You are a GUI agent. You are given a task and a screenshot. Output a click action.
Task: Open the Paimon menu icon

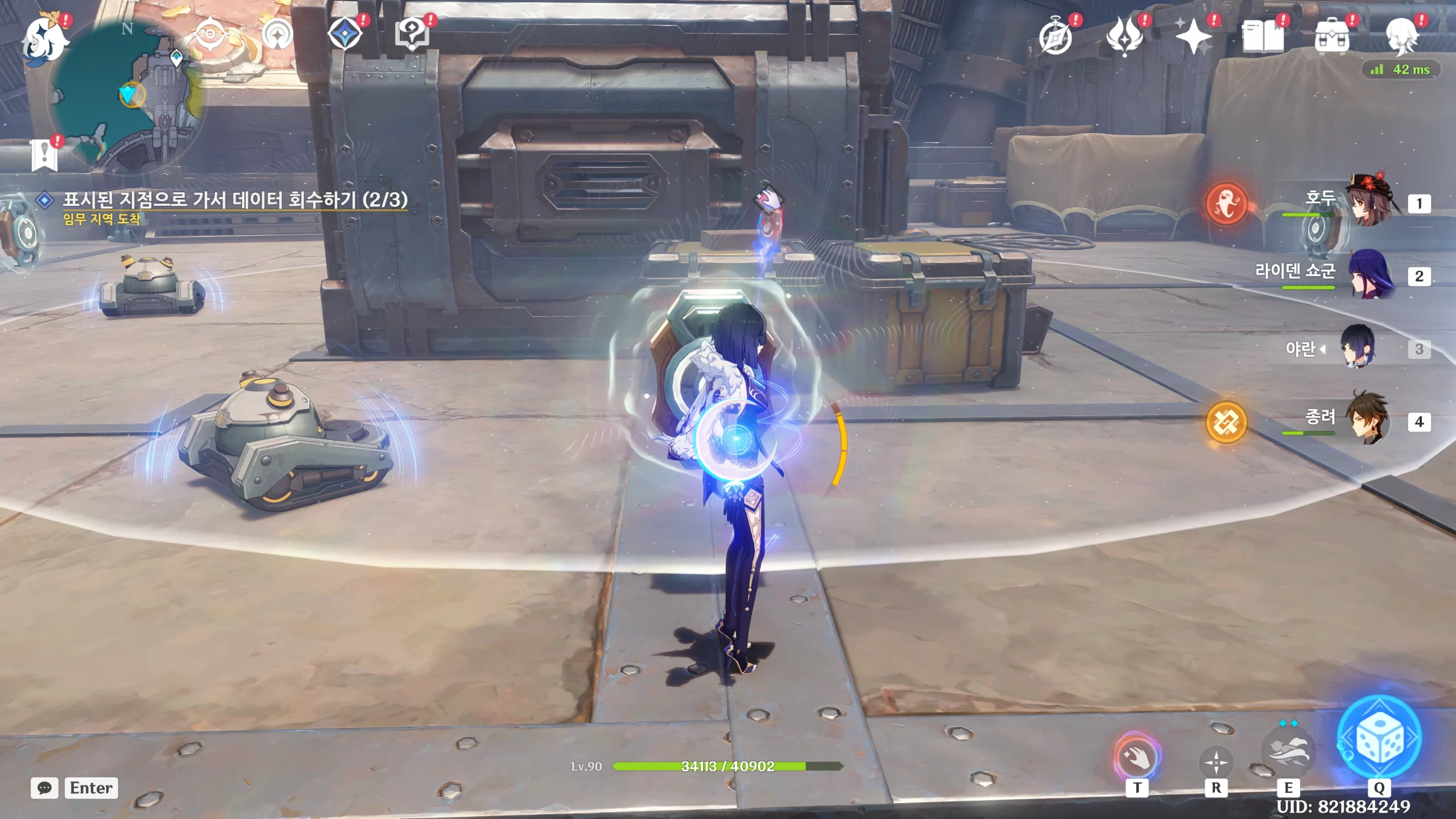[44, 39]
